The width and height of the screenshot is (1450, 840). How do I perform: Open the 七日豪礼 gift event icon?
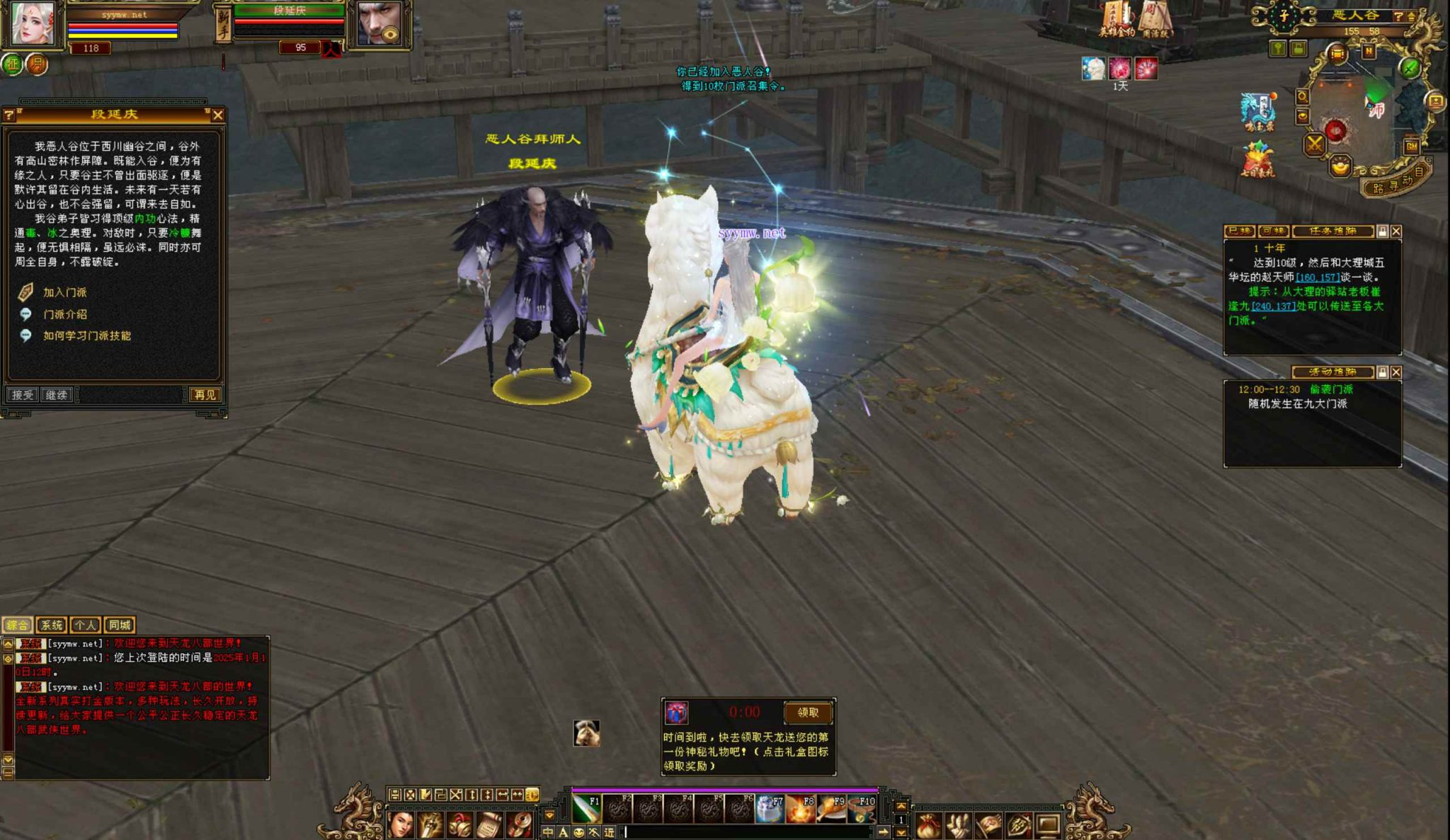1257,160
